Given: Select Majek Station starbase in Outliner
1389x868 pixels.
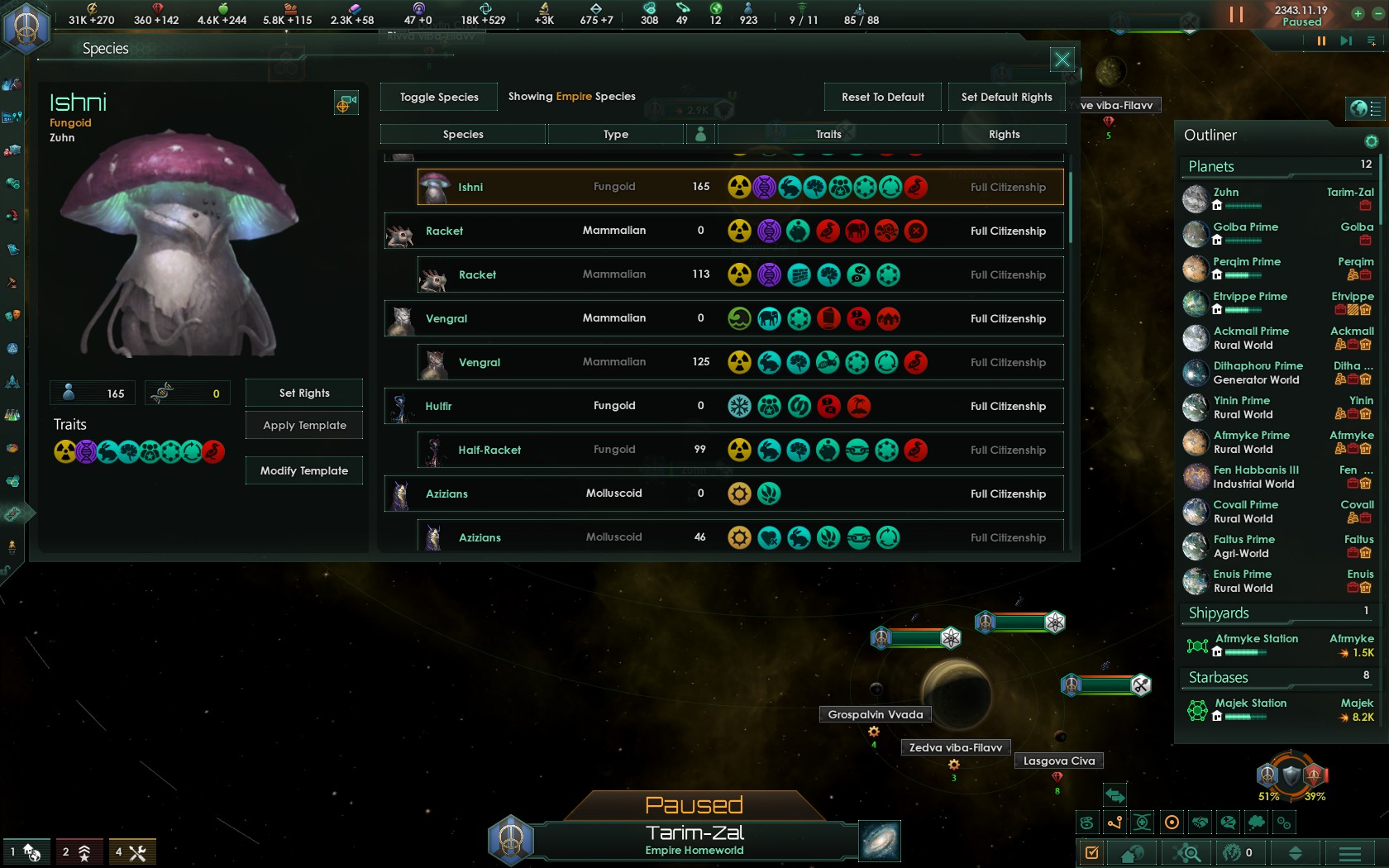Looking at the screenshot, I should 1250,703.
